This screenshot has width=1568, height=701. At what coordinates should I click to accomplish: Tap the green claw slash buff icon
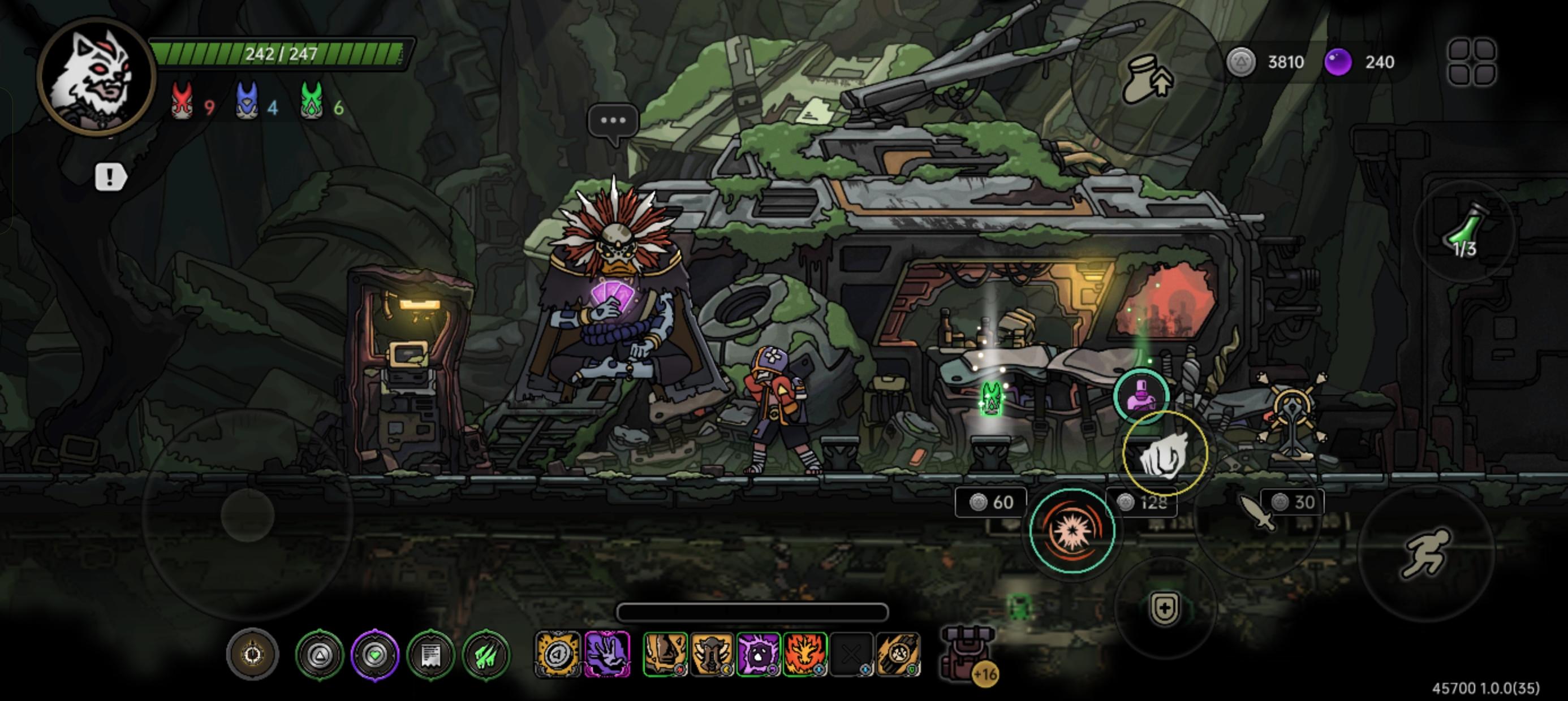point(486,655)
